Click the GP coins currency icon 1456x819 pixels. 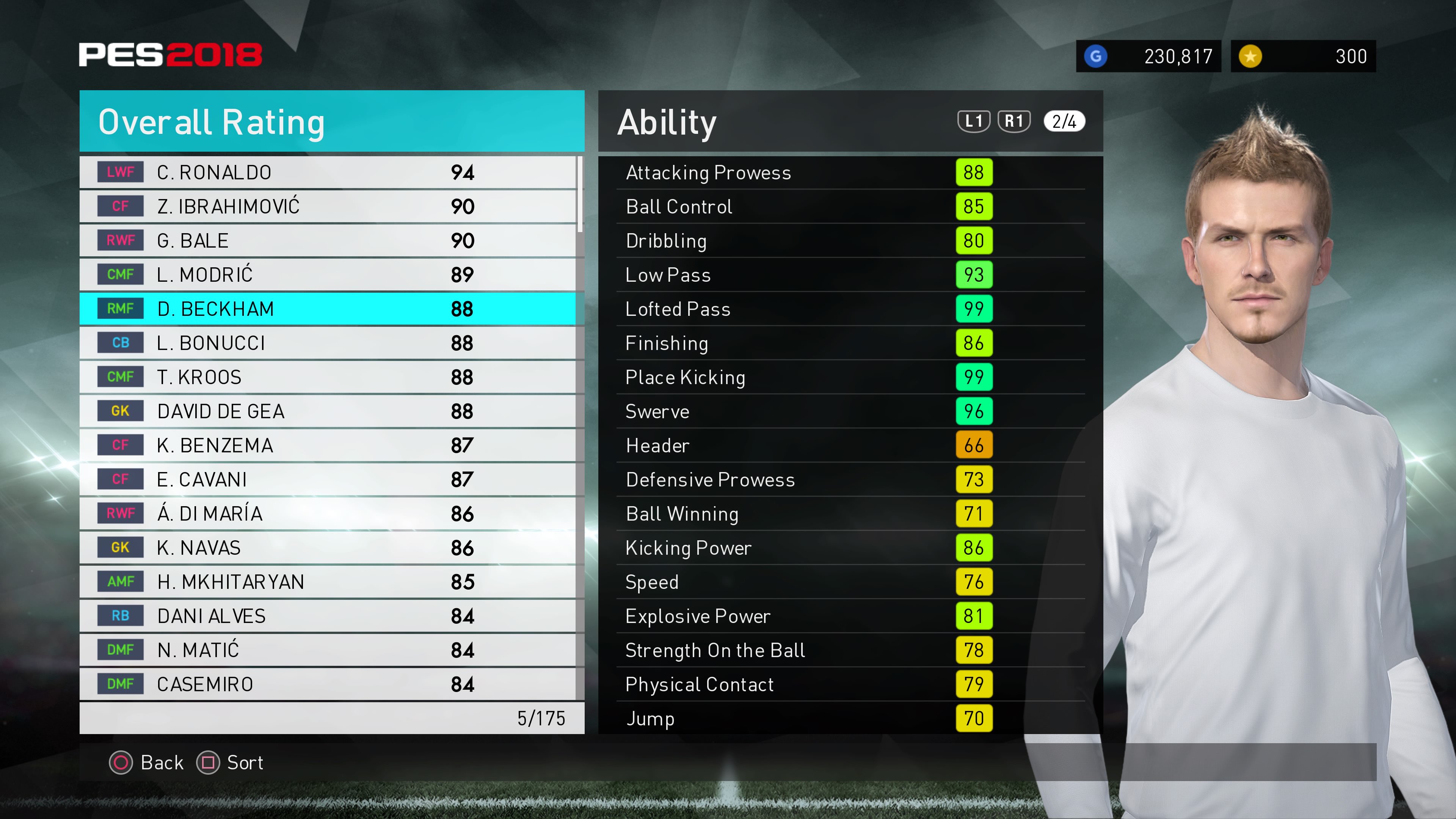(x=1097, y=56)
